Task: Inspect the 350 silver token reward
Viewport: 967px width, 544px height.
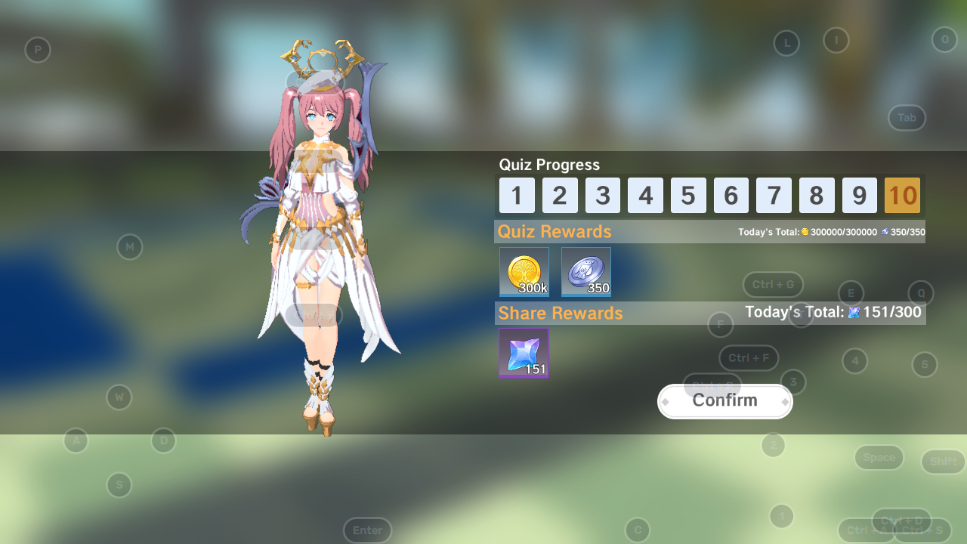Action: (586, 272)
